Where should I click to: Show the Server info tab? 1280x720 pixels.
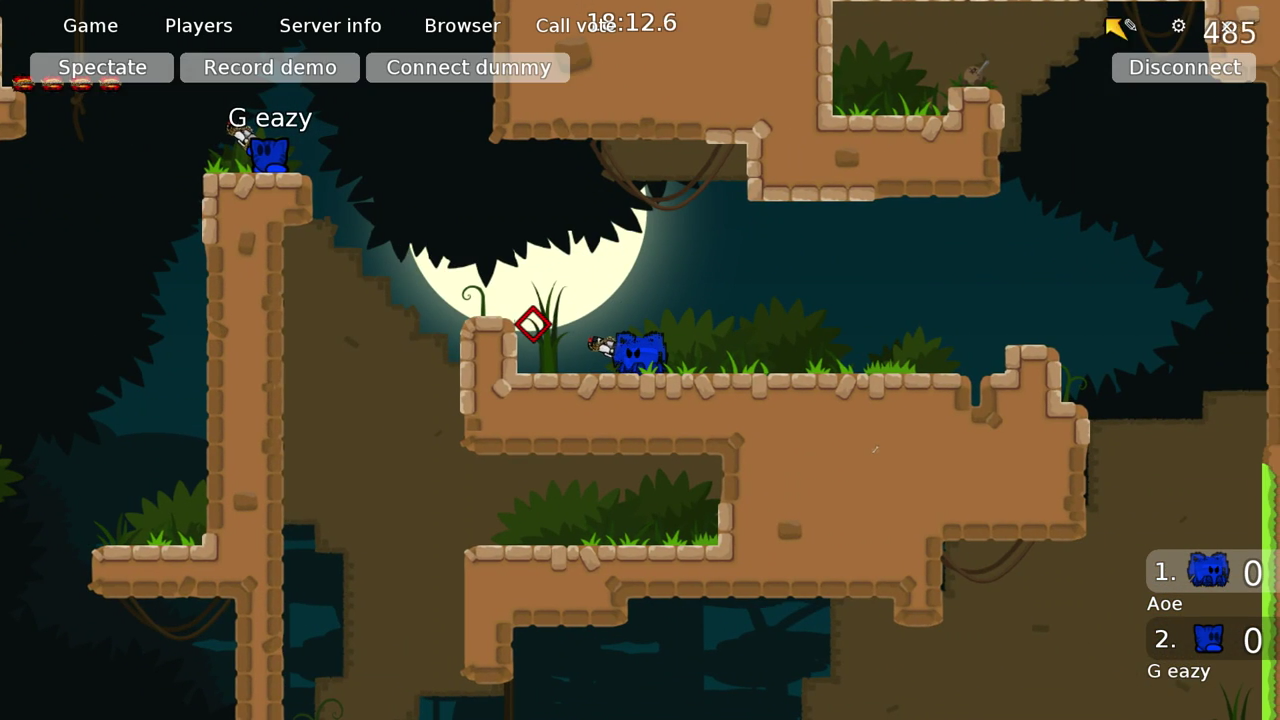330,26
